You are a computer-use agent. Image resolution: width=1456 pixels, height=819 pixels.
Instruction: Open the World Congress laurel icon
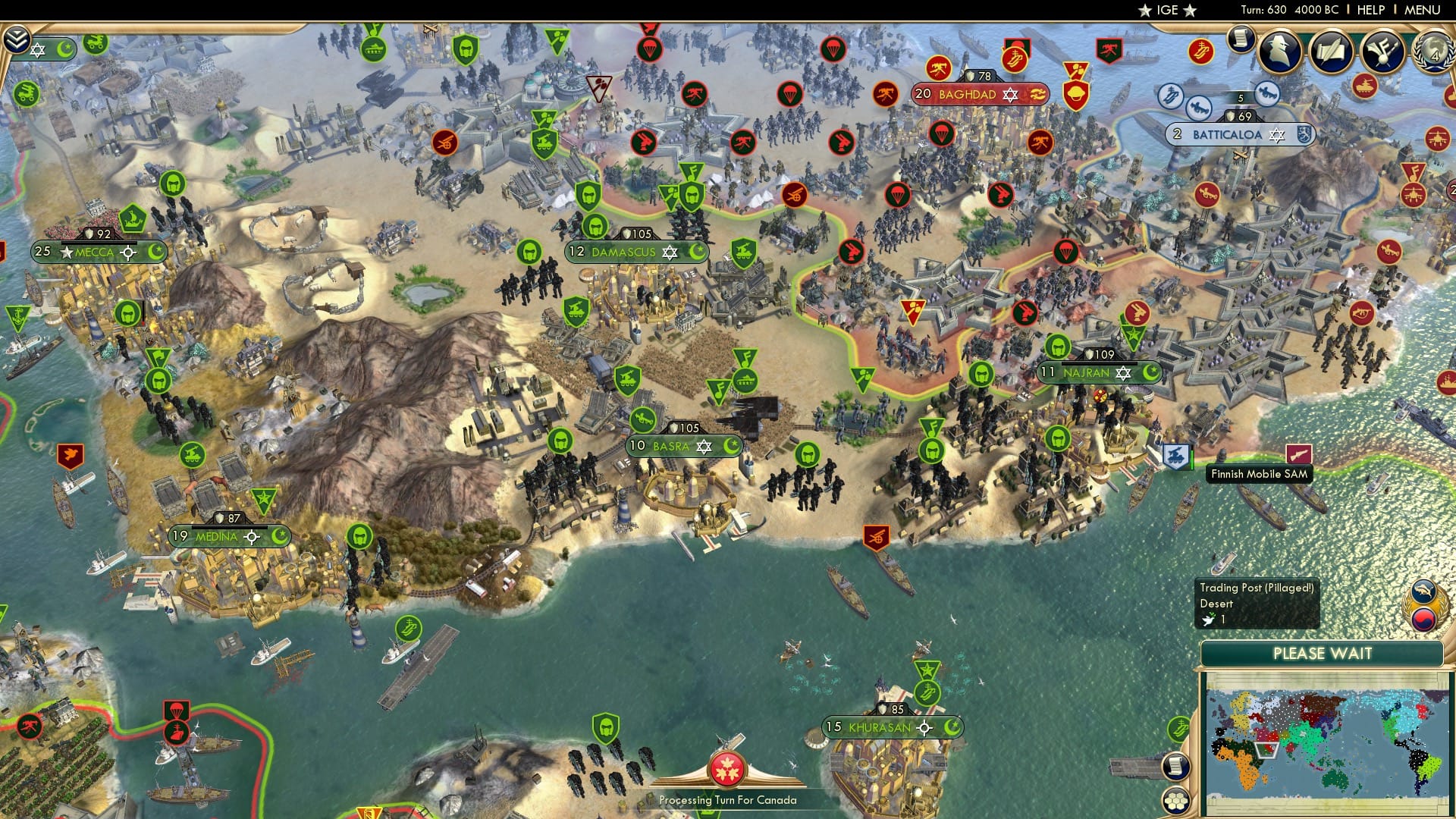tap(1436, 53)
